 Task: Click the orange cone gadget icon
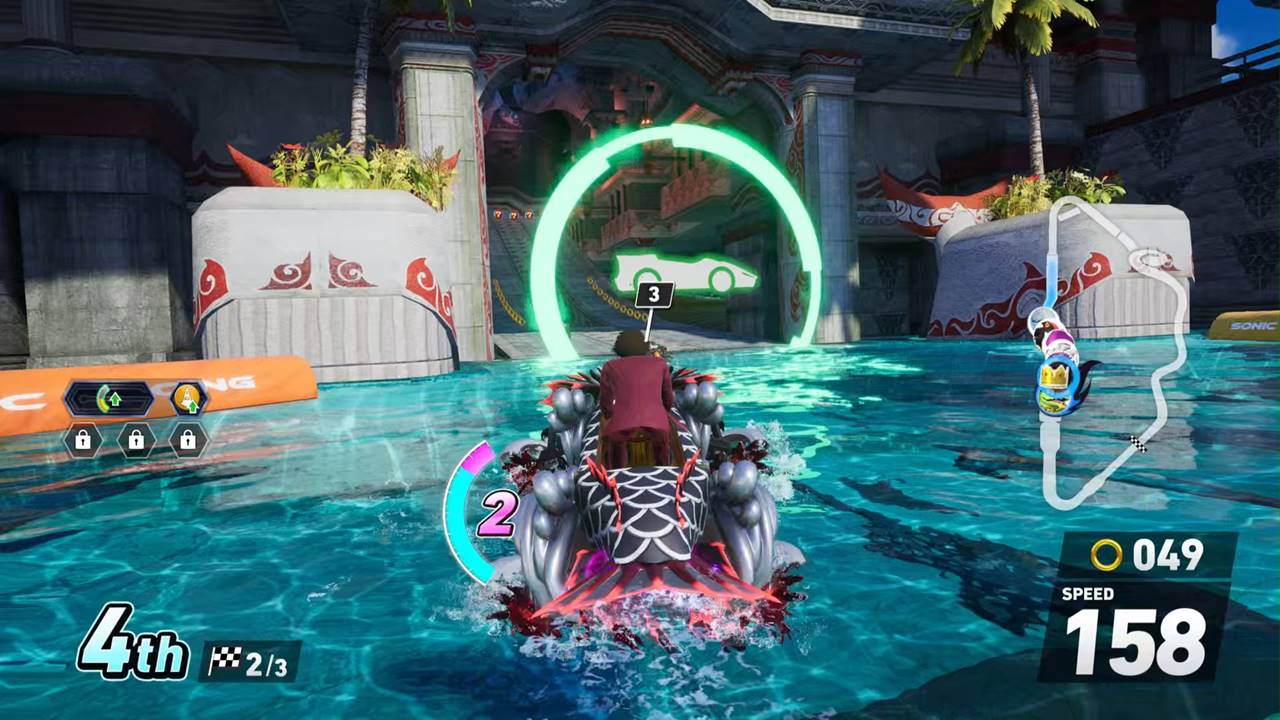tap(187, 399)
